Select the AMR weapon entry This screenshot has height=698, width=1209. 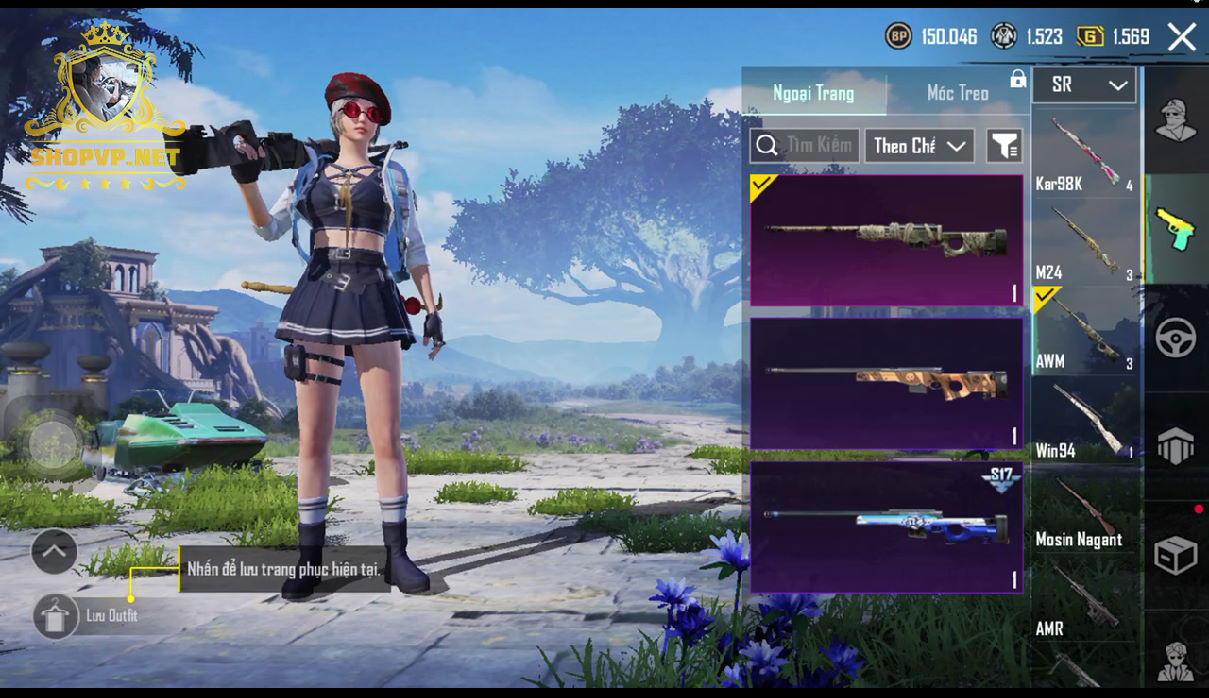(x=1084, y=599)
